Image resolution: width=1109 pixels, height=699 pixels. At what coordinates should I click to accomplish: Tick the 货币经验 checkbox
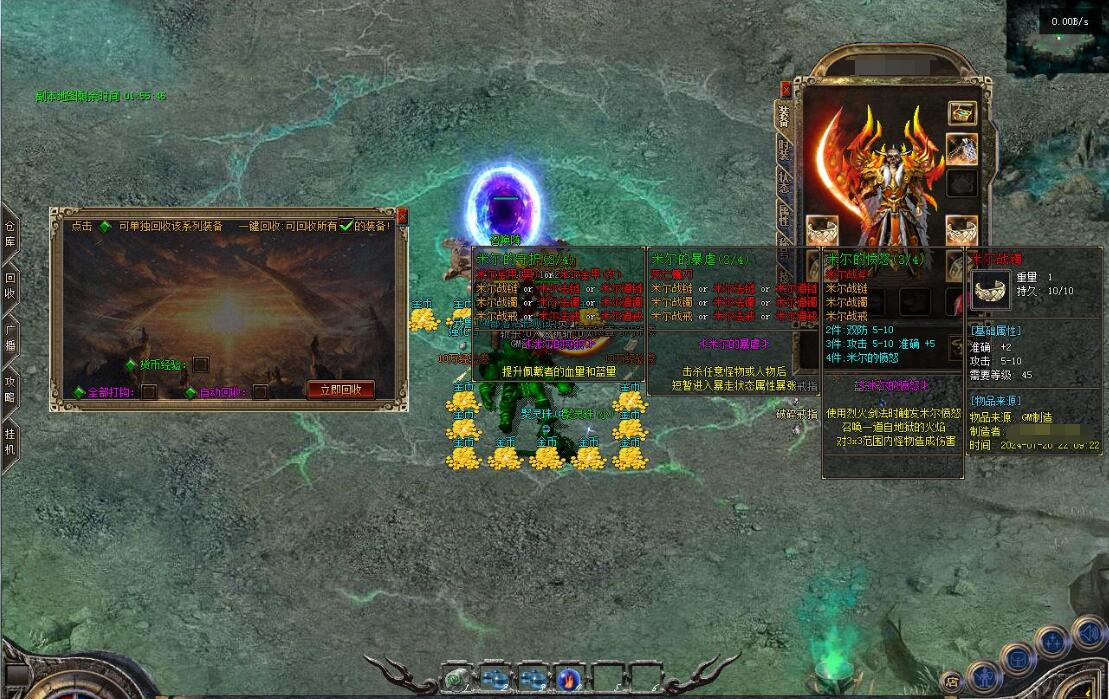pyautogui.click(x=201, y=364)
